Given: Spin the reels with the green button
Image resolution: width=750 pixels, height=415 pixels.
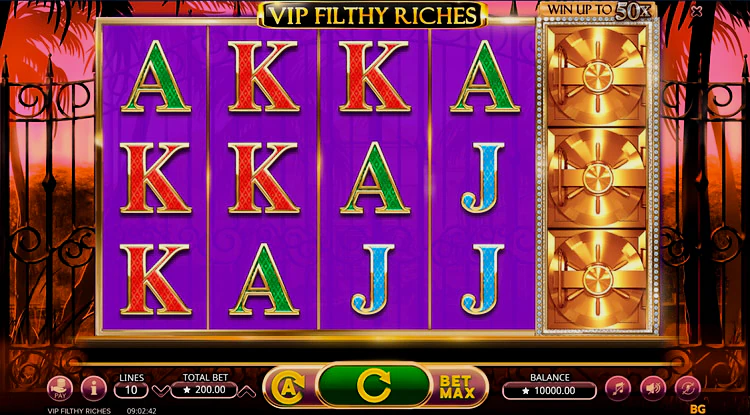Looking at the screenshot, I should [x=373, y=384].
